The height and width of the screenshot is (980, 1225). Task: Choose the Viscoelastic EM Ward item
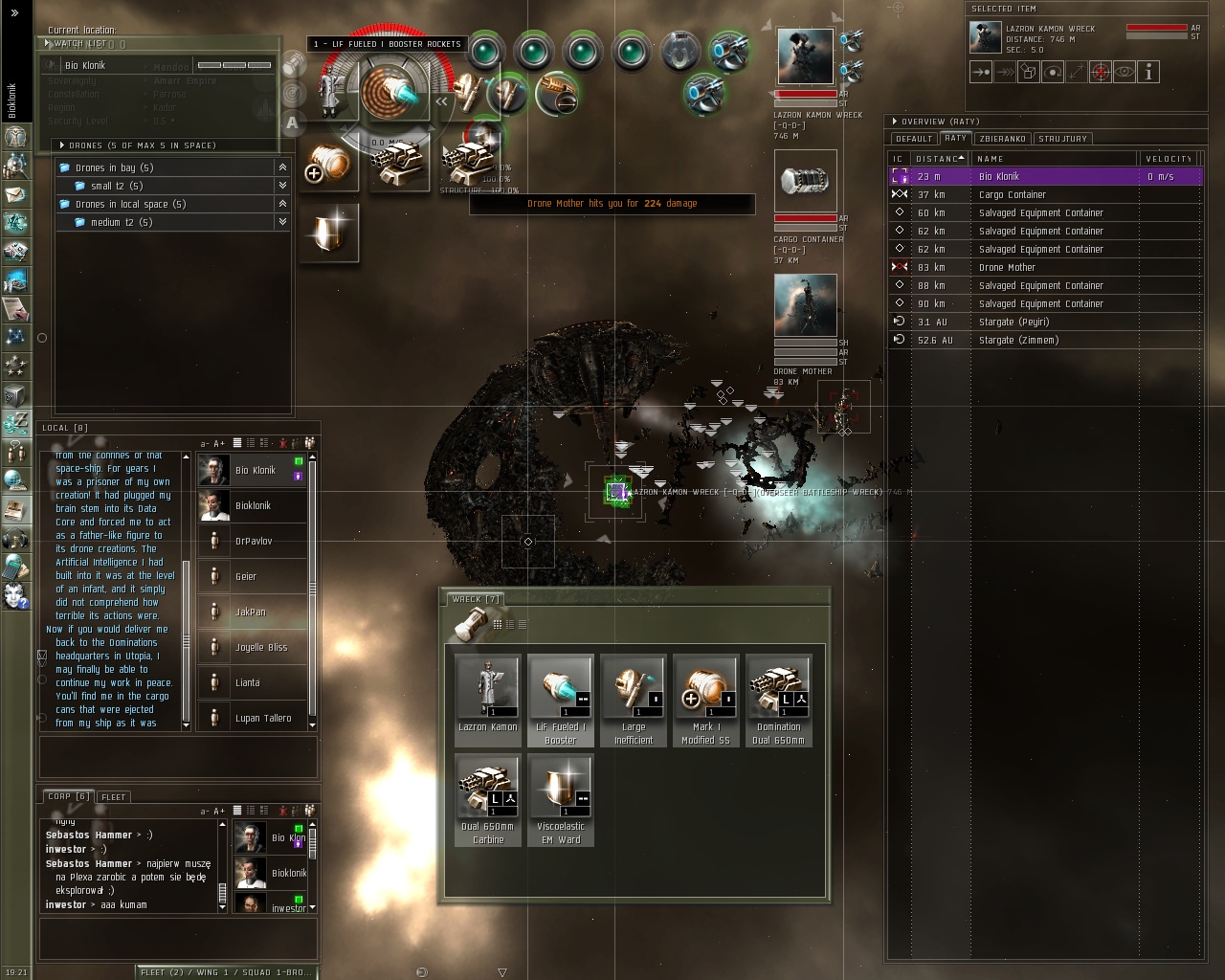coord(561,789)
